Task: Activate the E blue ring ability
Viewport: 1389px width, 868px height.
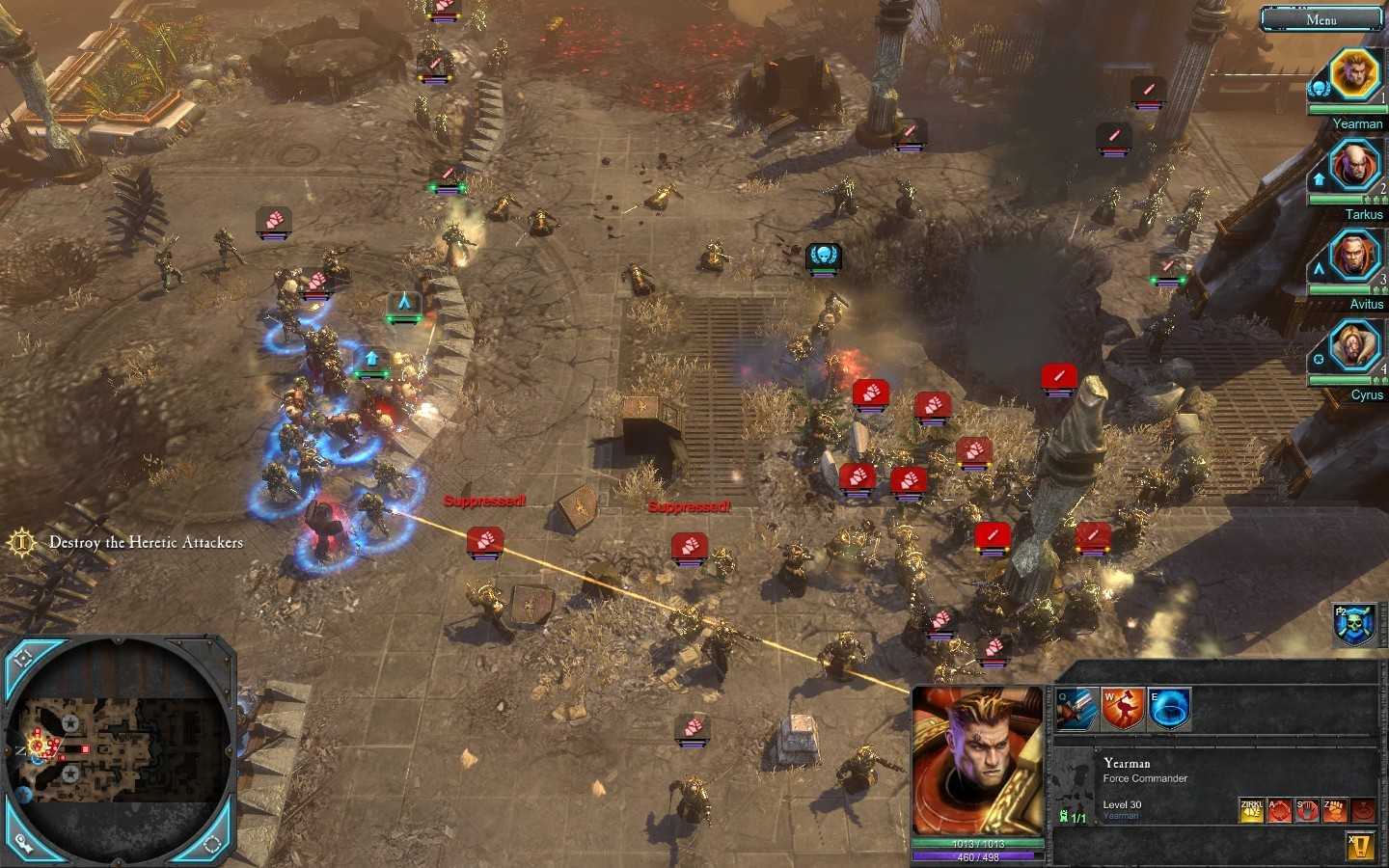Action: (x=1170, y=710)
